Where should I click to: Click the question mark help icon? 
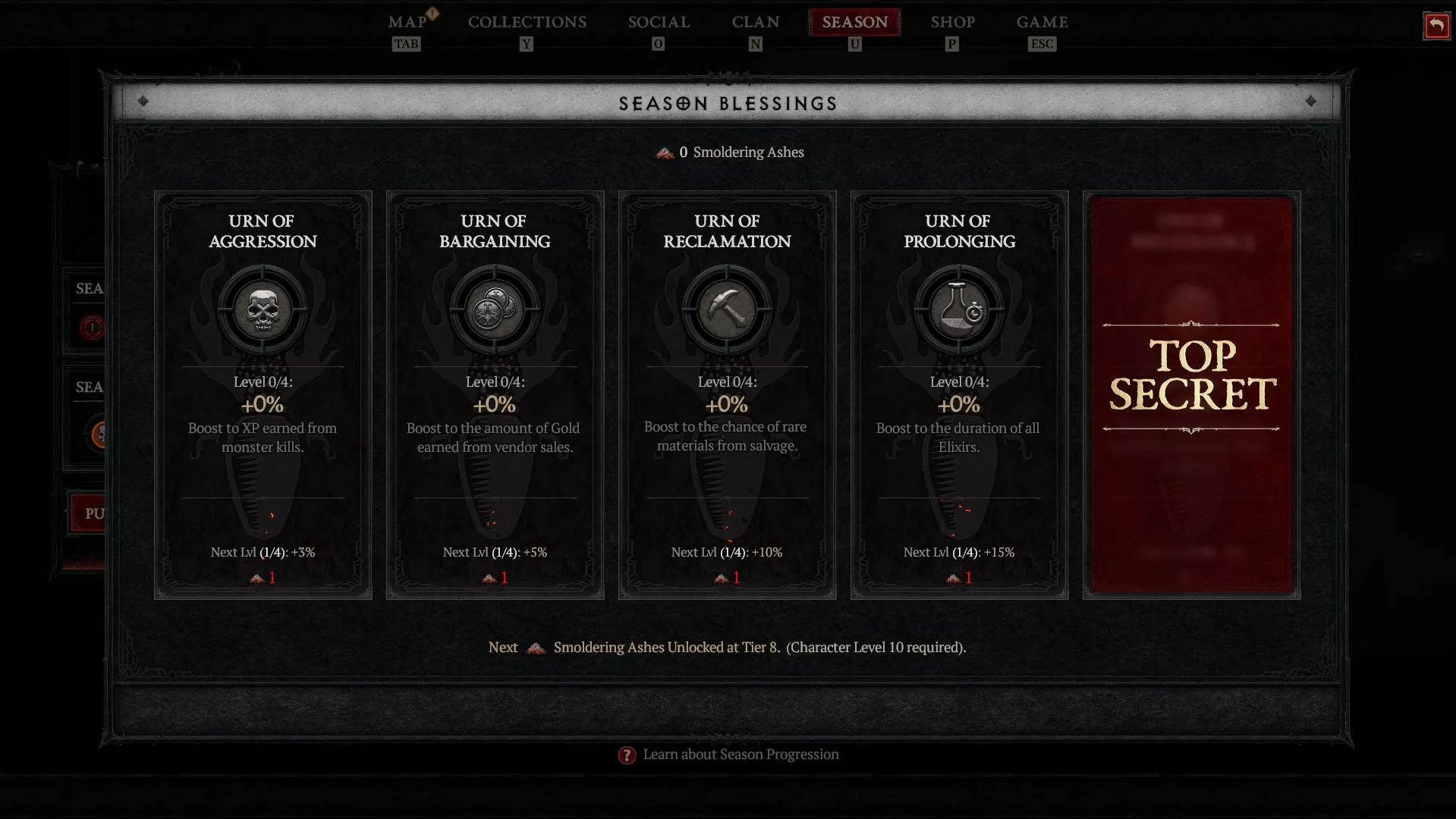pos(627,755)
